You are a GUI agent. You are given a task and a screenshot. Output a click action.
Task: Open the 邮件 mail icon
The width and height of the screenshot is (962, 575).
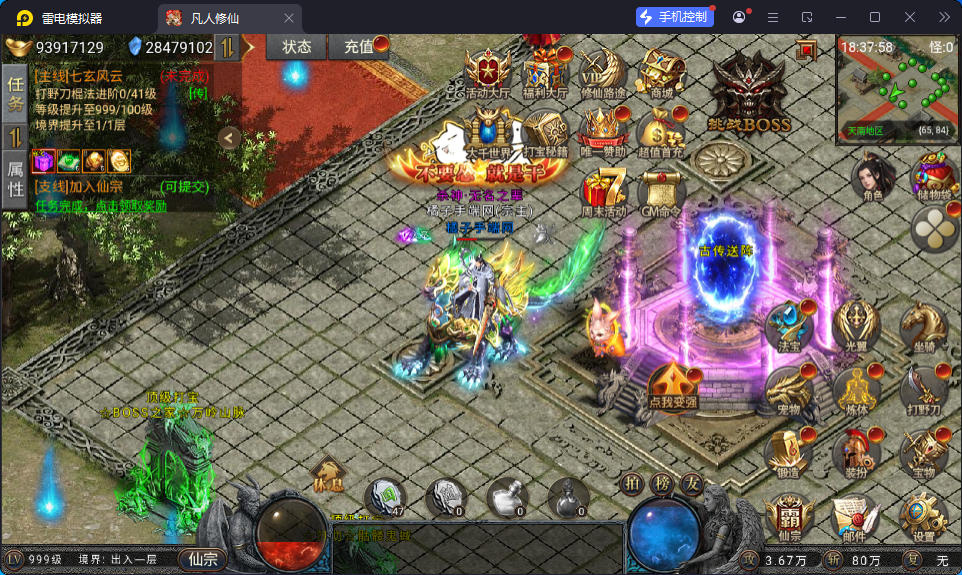point(854,517)
